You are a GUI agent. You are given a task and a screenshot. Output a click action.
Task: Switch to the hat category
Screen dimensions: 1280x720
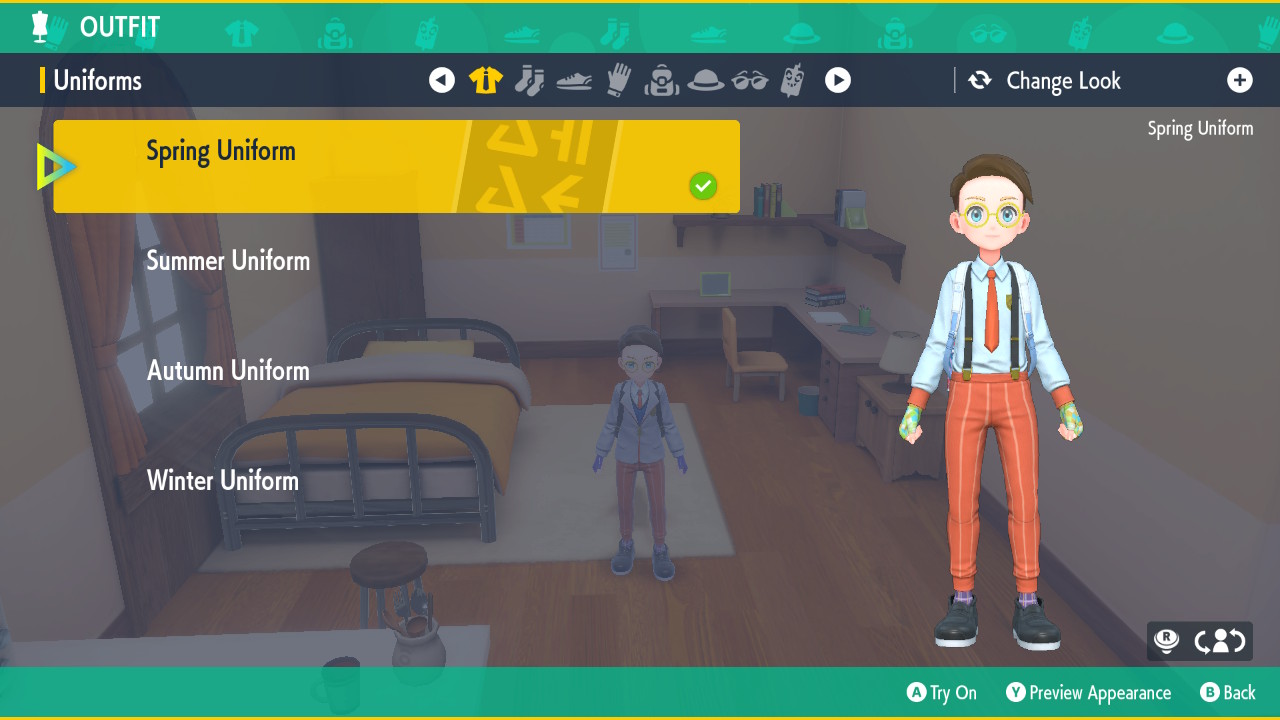click(706, 80)
